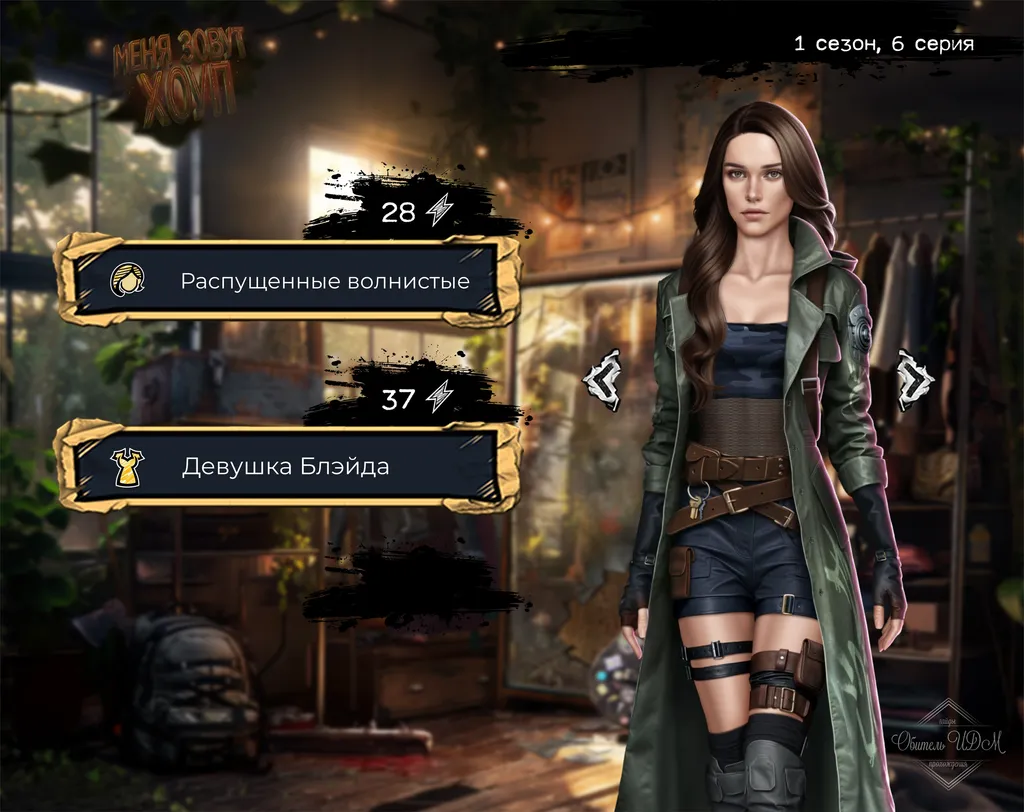Image resolution: width=1024 pixels, height=812 pixels.
Task: Select the Распущенные волнистые hairstyle option
Action: [288, 281]
